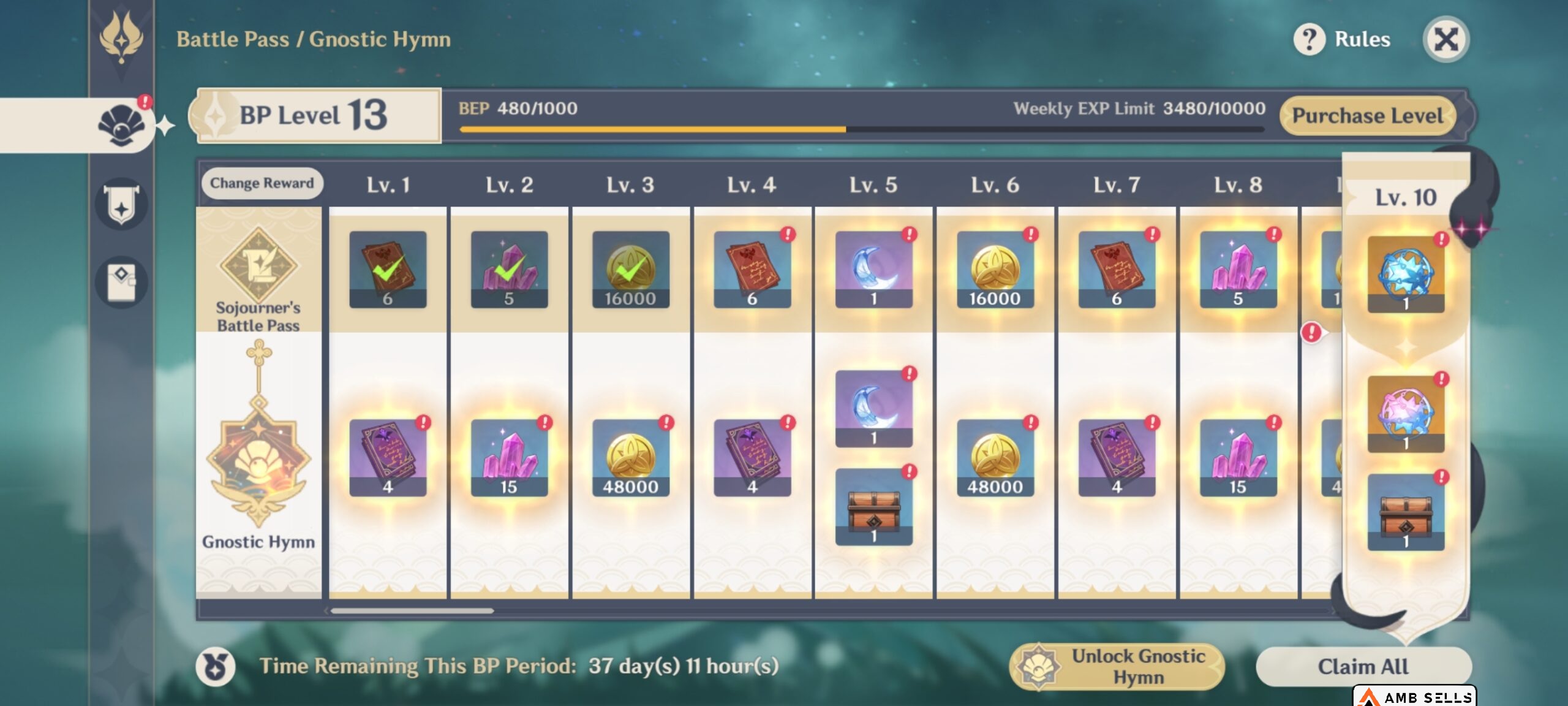This screenshot has height=706, width=1568.
Task: Select the Lv. 3 Gnostic 48000 Mora reward
Action: click(630, 457)
